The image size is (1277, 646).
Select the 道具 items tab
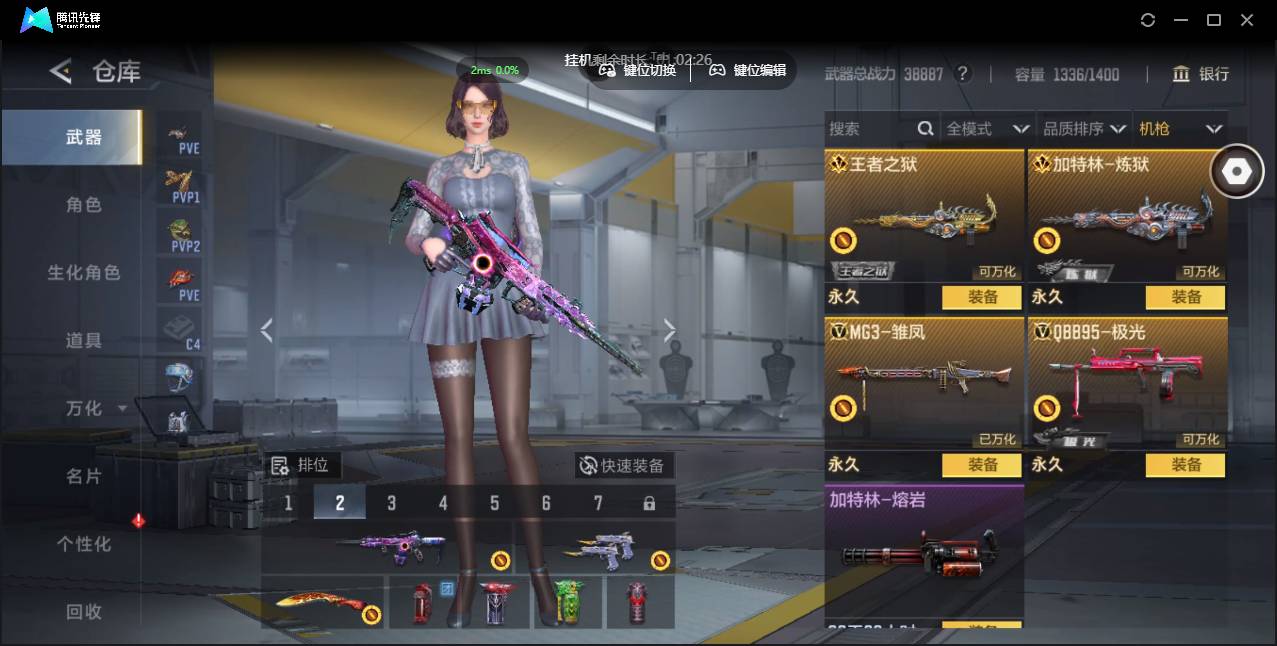(84, 341)
